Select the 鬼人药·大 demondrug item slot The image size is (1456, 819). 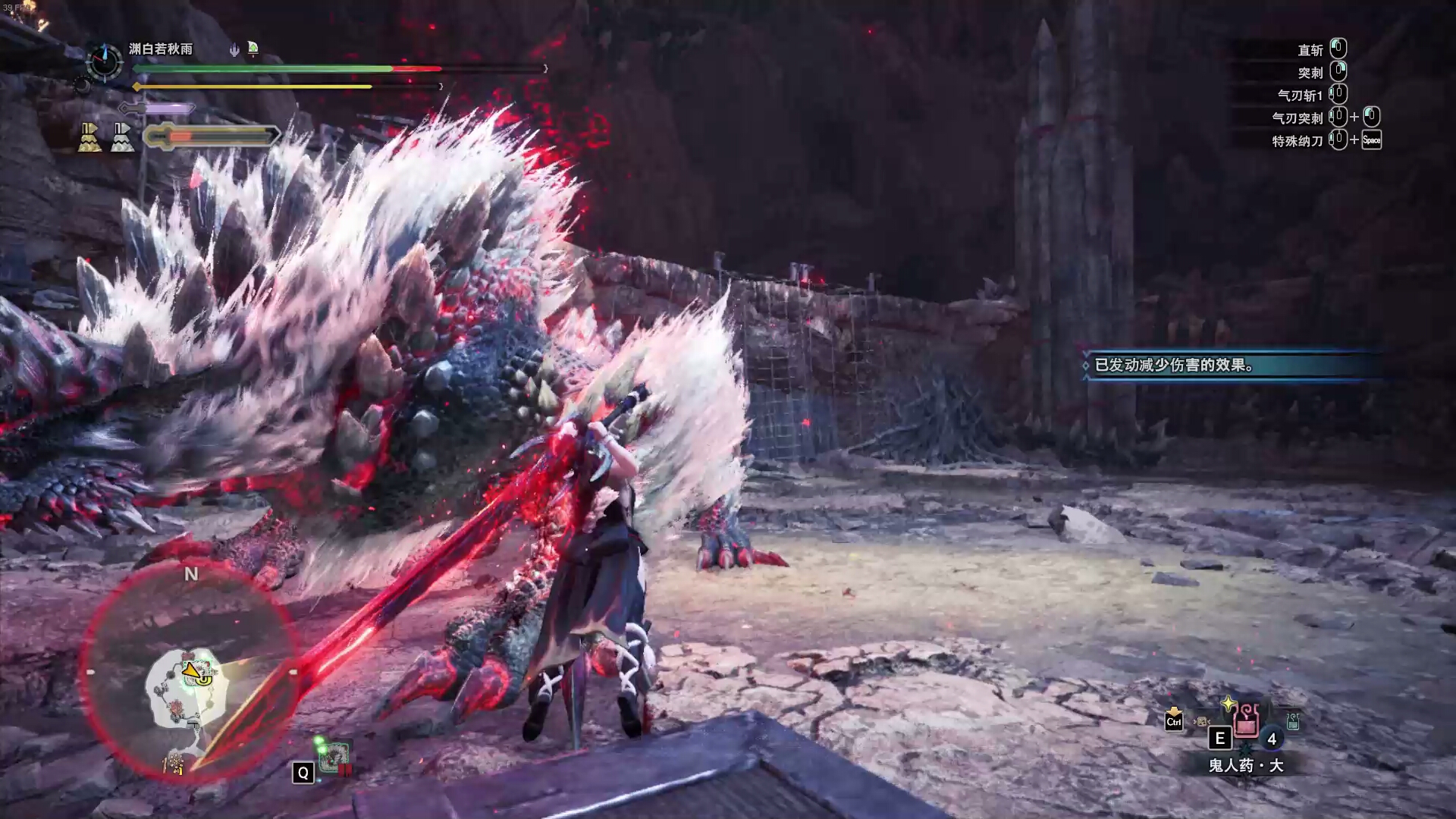pyautogui.click(x=1246, y=721)
